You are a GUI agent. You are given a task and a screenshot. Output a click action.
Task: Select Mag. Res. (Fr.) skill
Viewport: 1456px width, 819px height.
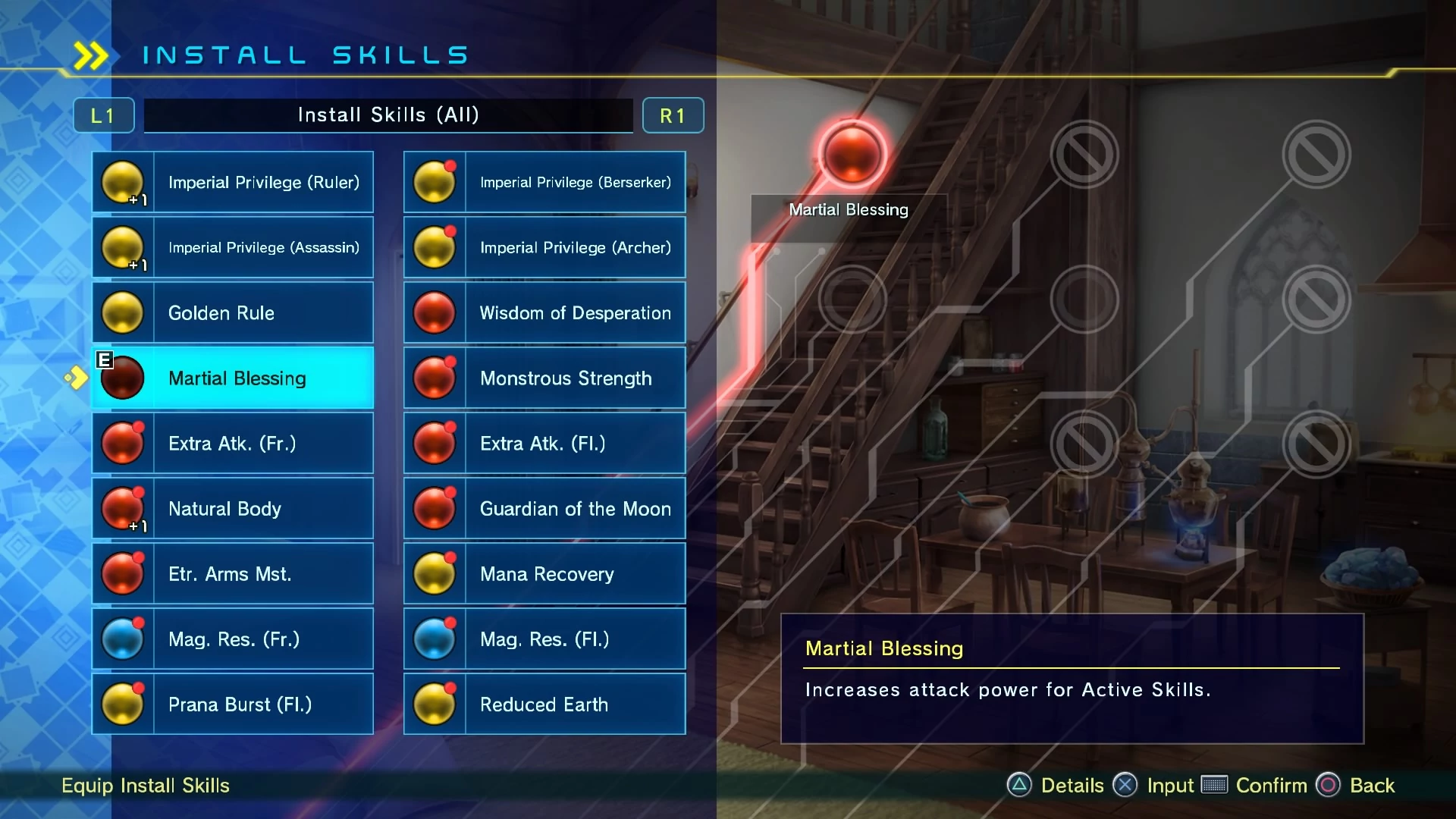click(233, 639)
